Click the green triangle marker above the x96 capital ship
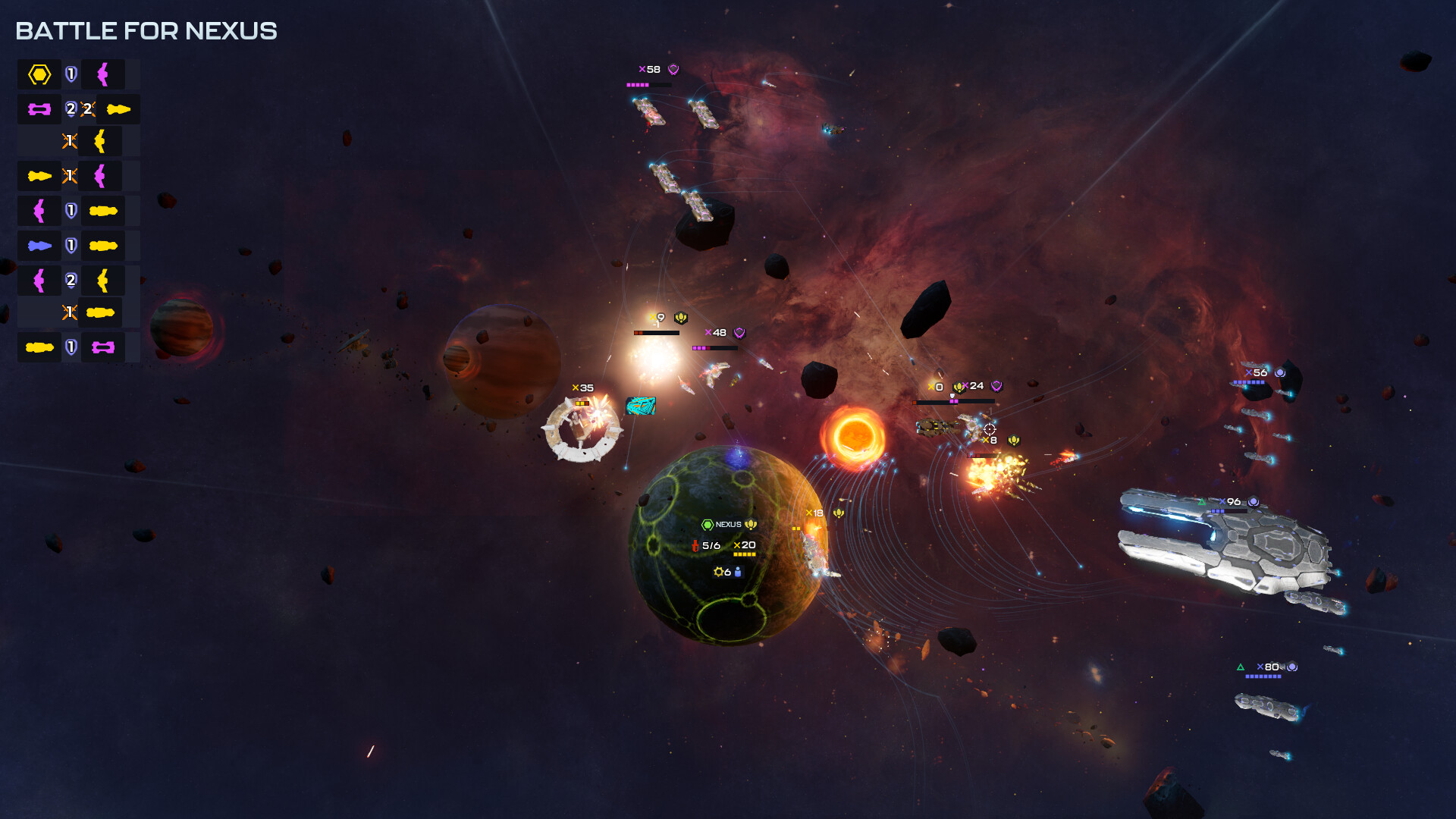 click(1201, 500)
